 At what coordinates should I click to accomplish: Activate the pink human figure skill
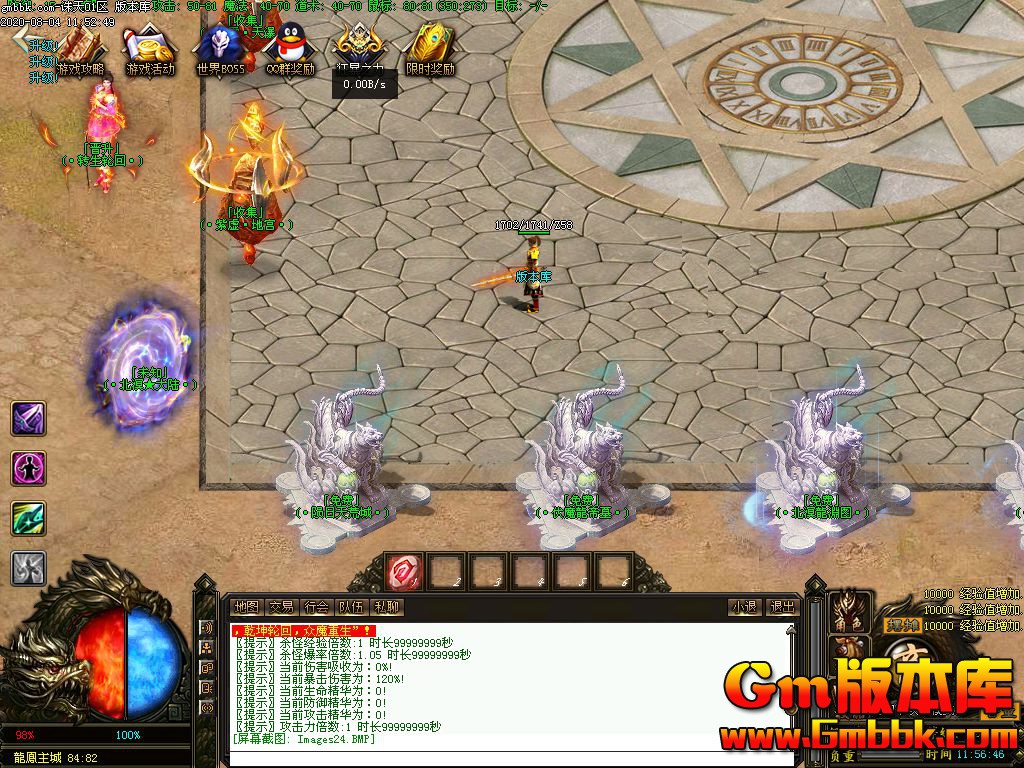[x=28, y=468]
